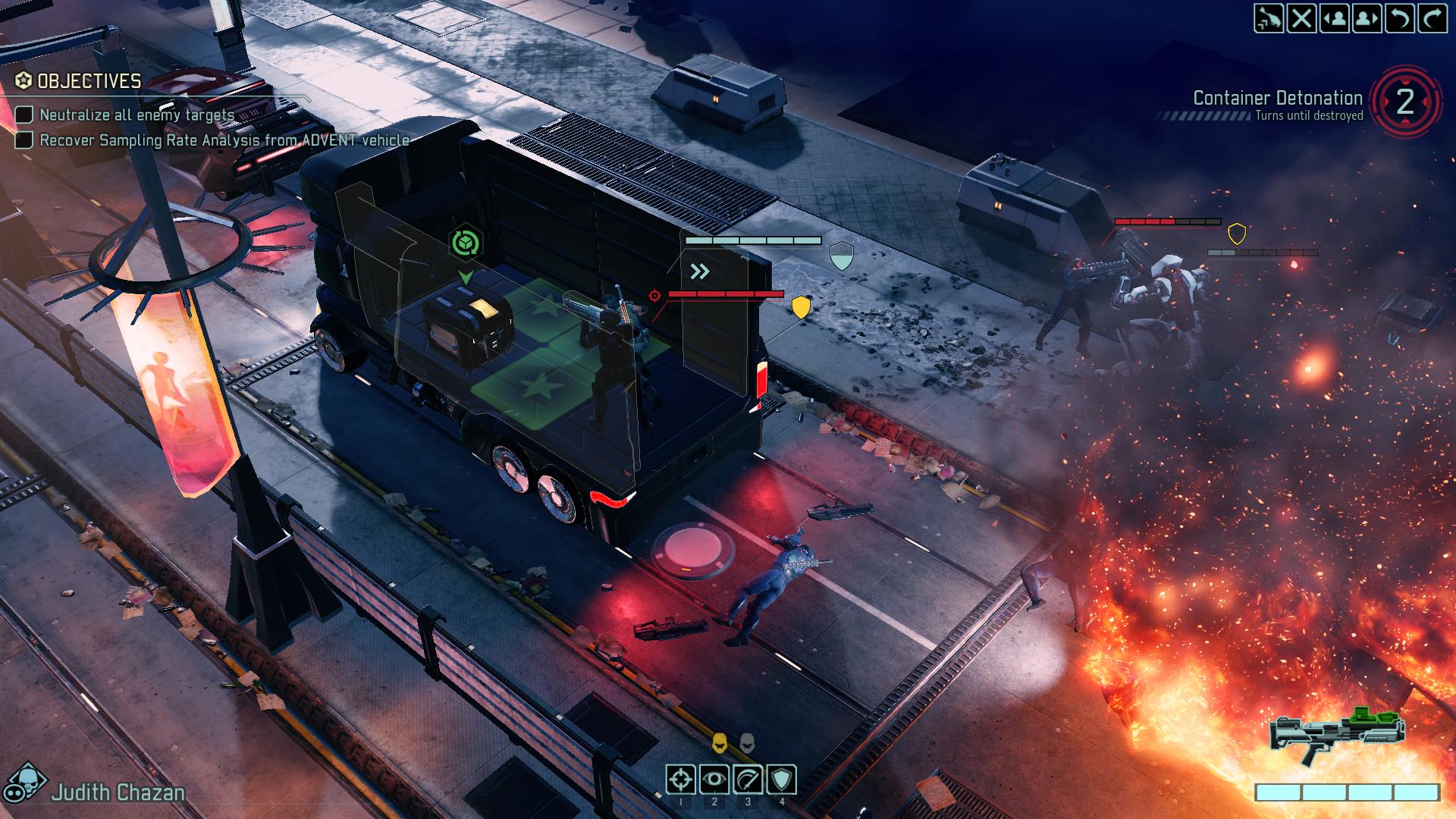Click the green hack objective marker
1456x819 pixels.
(465, 243)
